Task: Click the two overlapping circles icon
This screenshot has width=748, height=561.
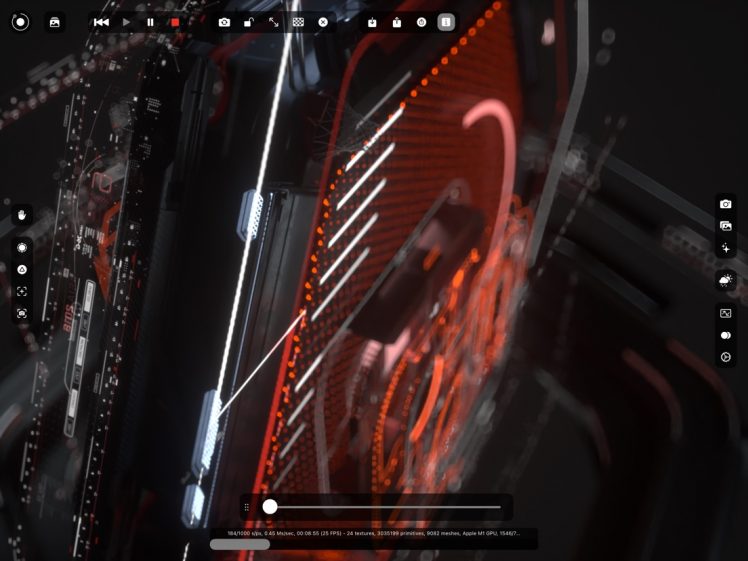Action: pos(726,335)
